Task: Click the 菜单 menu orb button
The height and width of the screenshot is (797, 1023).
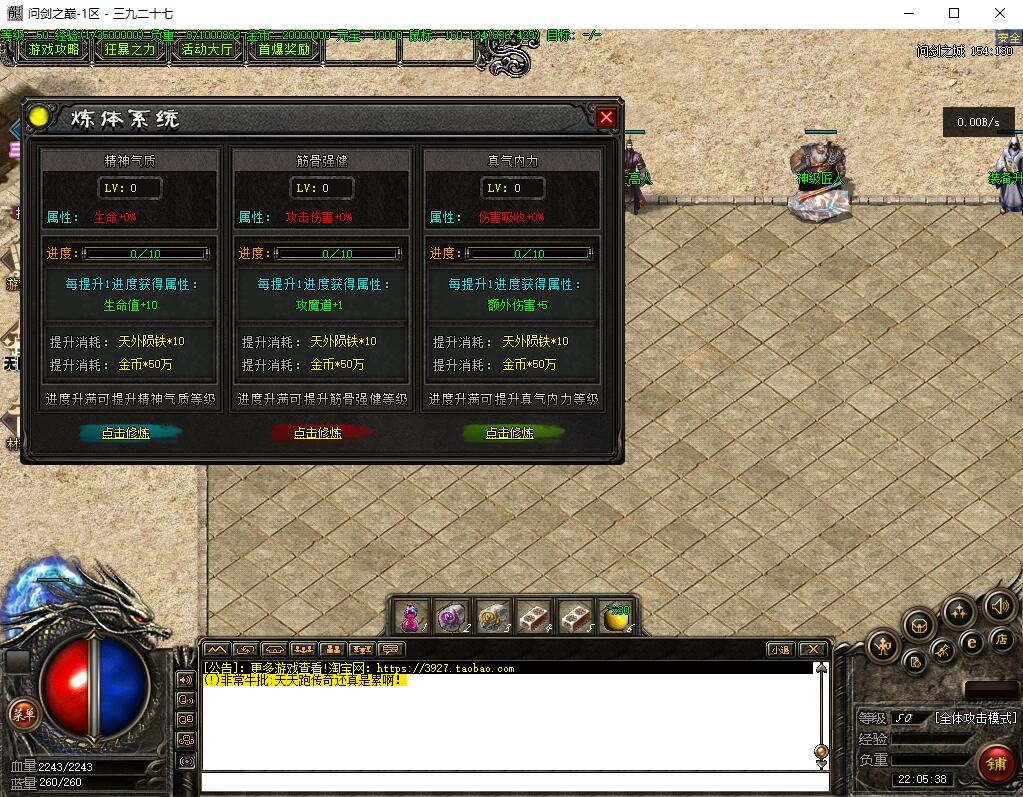Action: [x=22, y=713]
